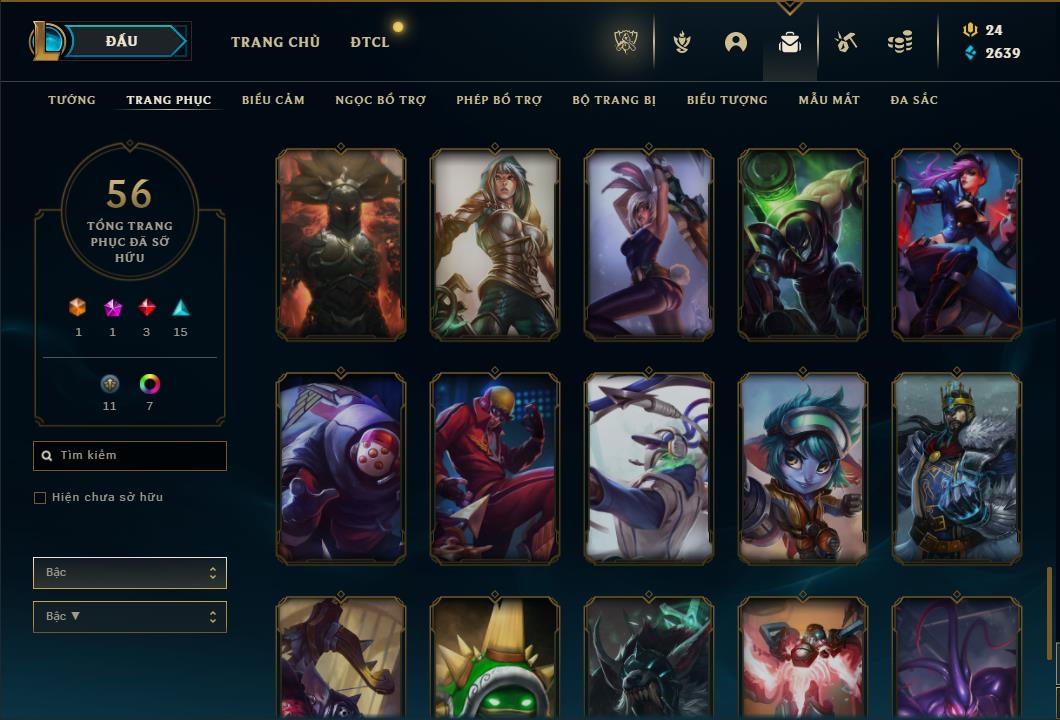
Task: Open the profile icon in top bar
Action: tap(736, 42)
